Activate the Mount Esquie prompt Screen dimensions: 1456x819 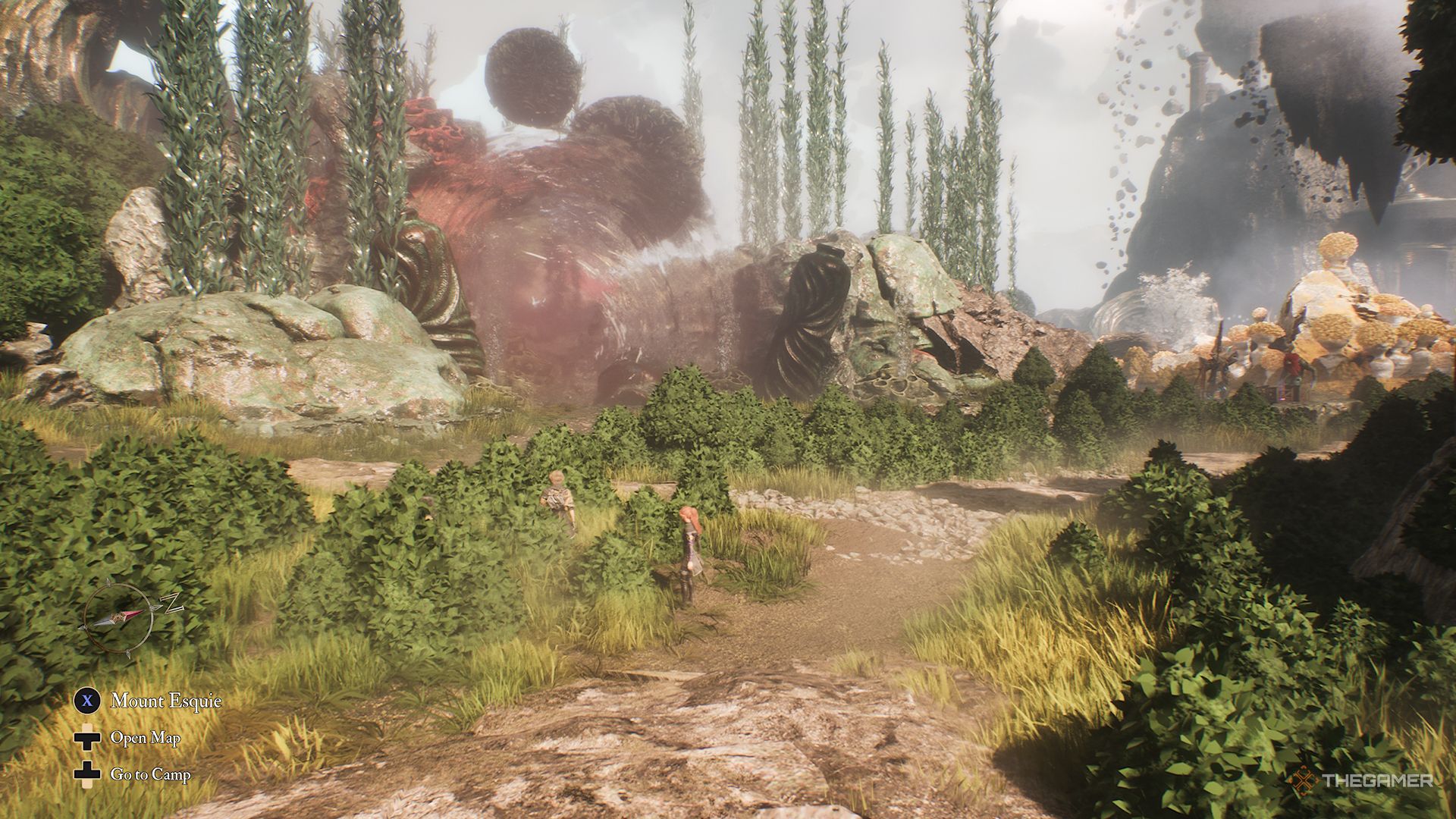point(167,700)
